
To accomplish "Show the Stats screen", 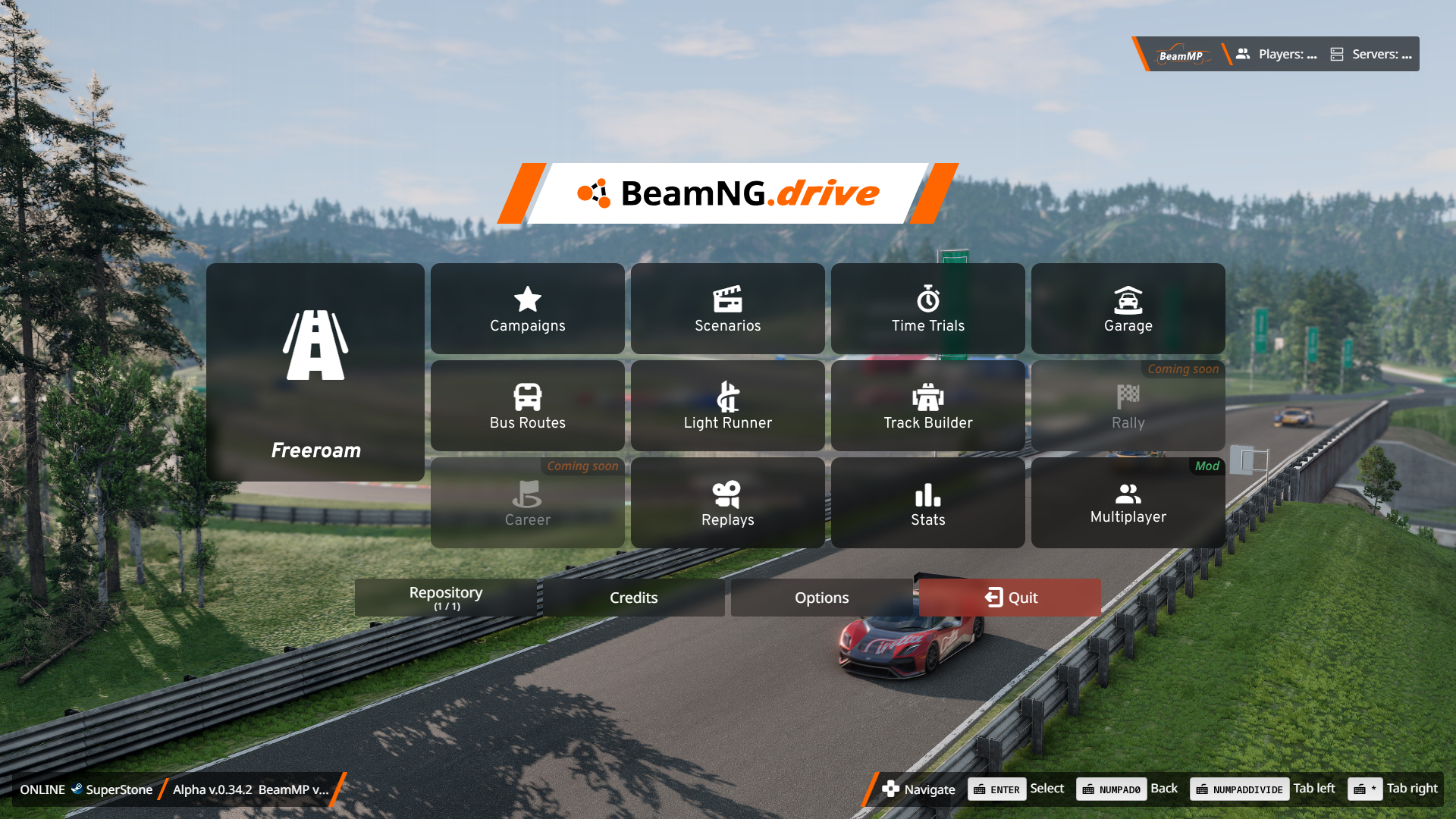I will [x=928, y=503].
